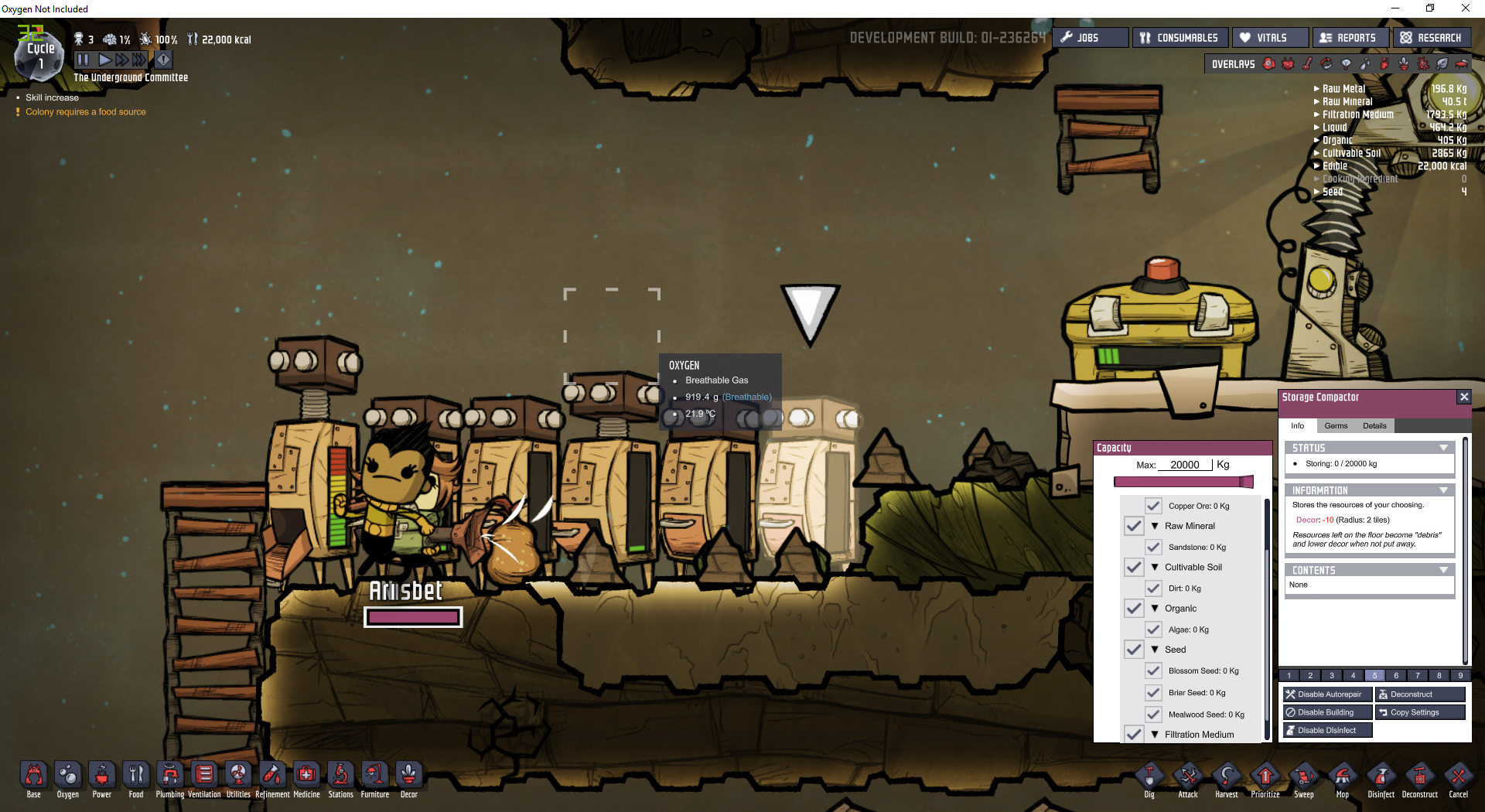Activate the Sweep tool
1485x812 pixels.
(x=1304, y=776)
